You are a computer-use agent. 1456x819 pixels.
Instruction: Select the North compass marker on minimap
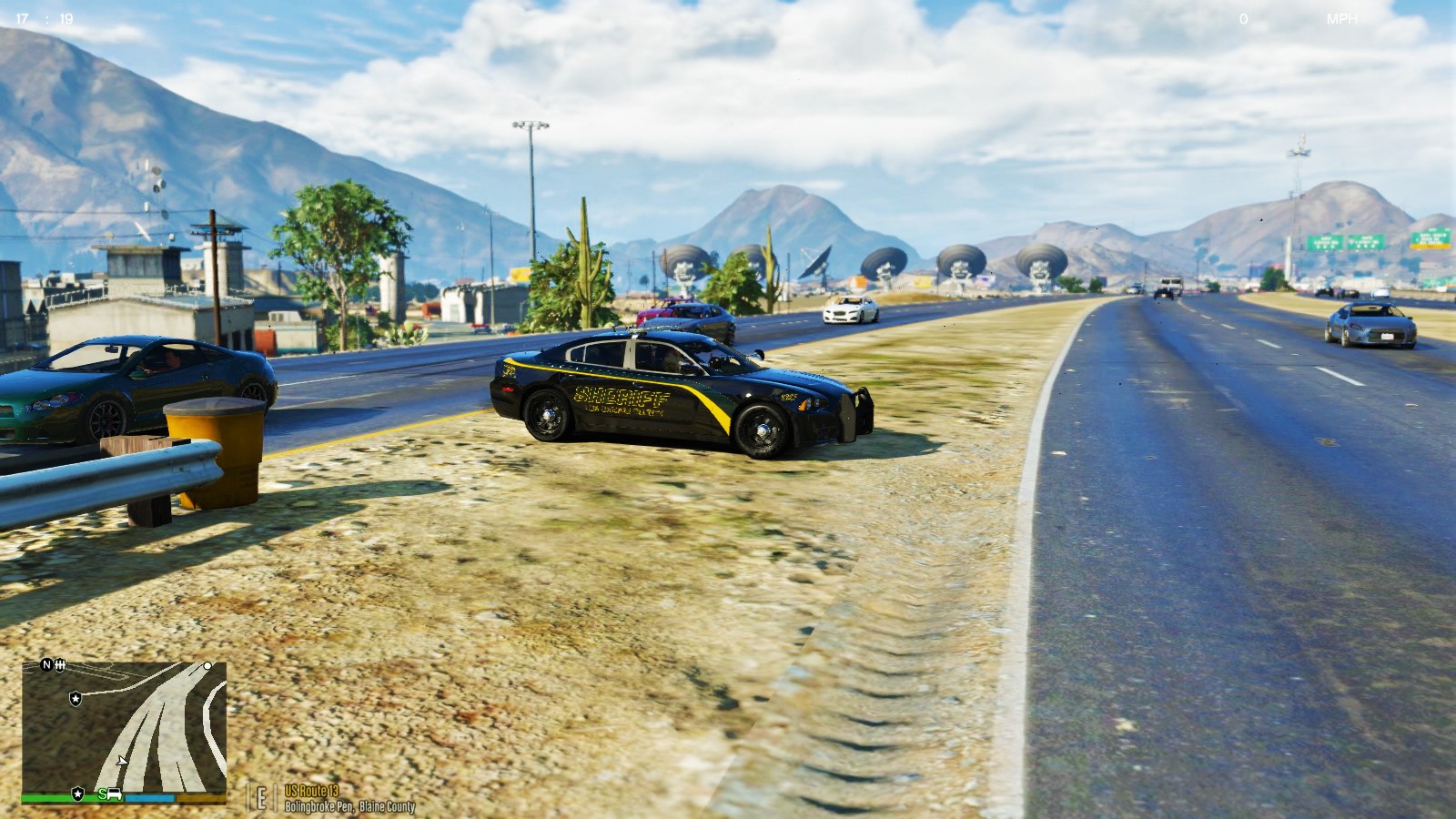[x=47, y=665]
